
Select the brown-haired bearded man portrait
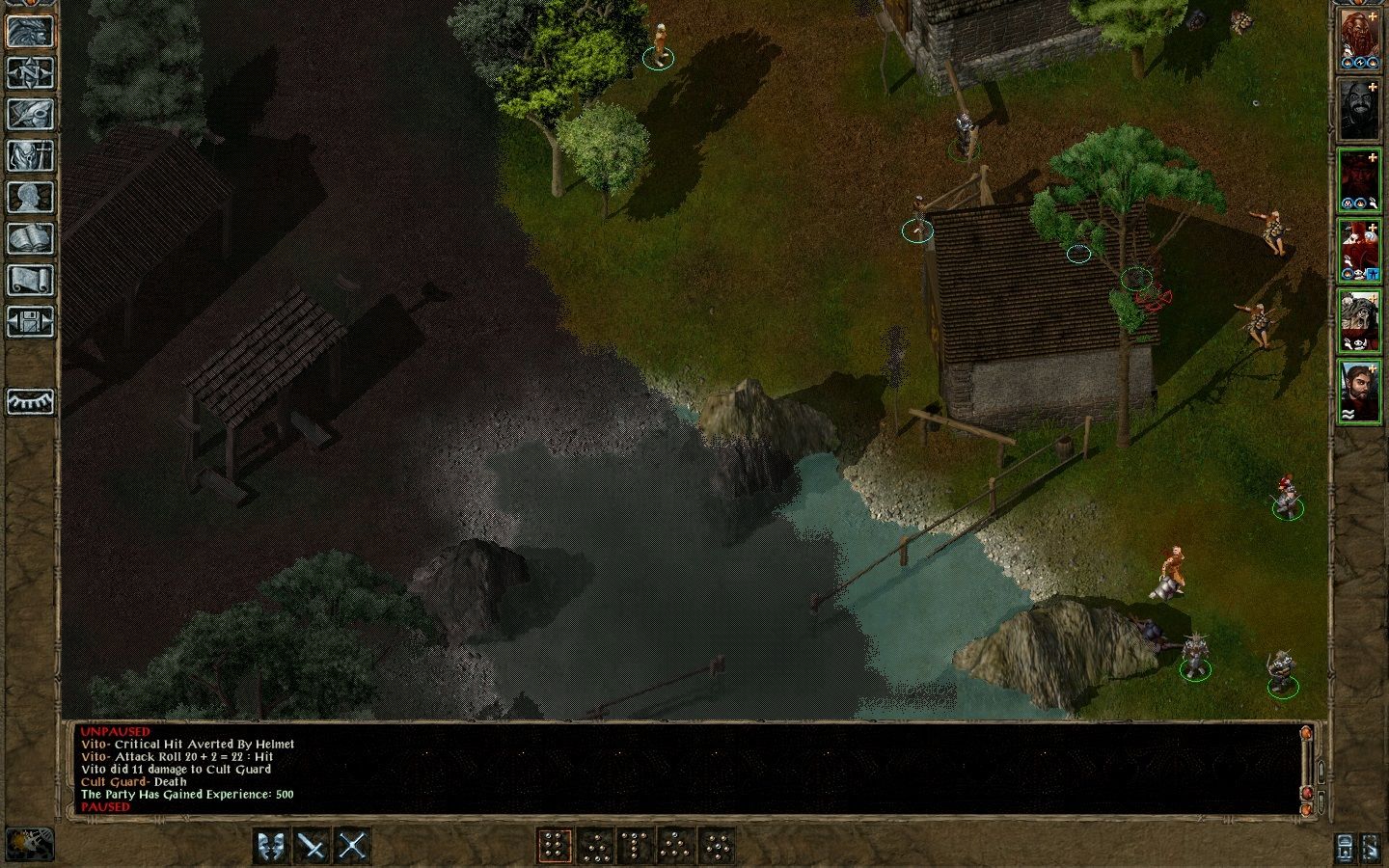click(1358, 391)
